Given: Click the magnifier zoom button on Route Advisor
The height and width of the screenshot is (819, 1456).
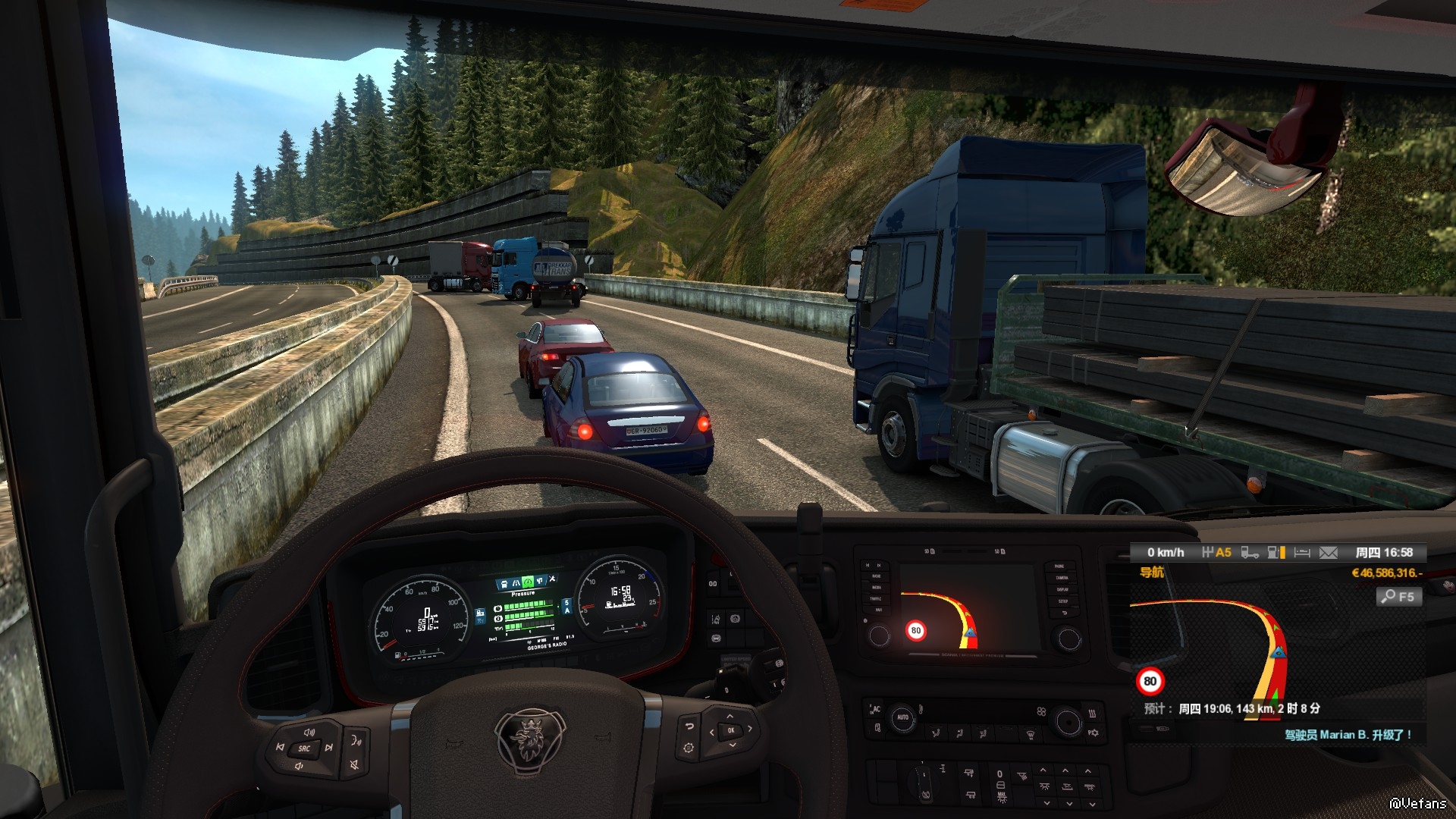Looking at the screenshot, I should pyautogui.click(x=1398, y=597).
